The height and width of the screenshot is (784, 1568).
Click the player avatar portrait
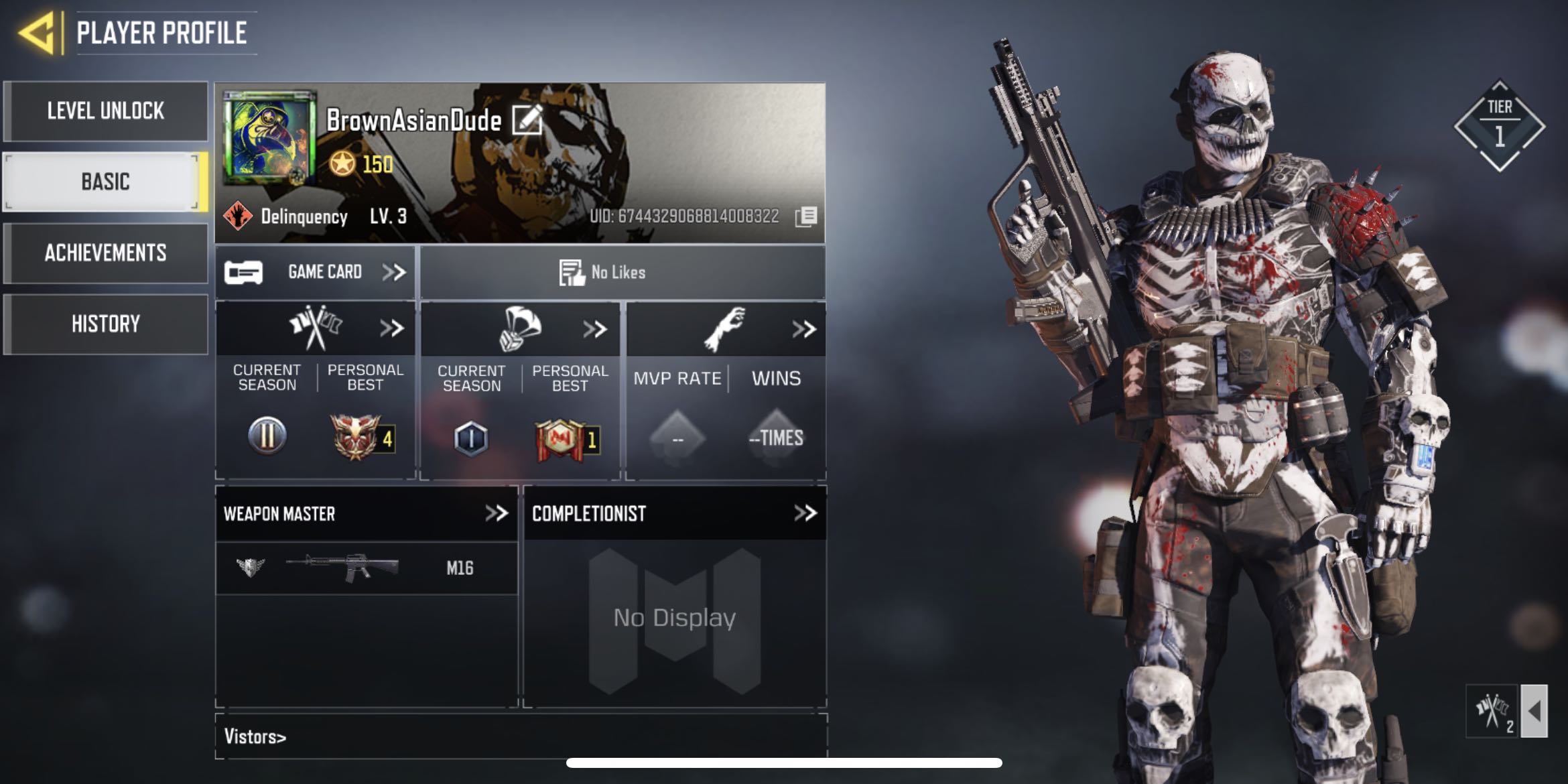click(270, 137)
